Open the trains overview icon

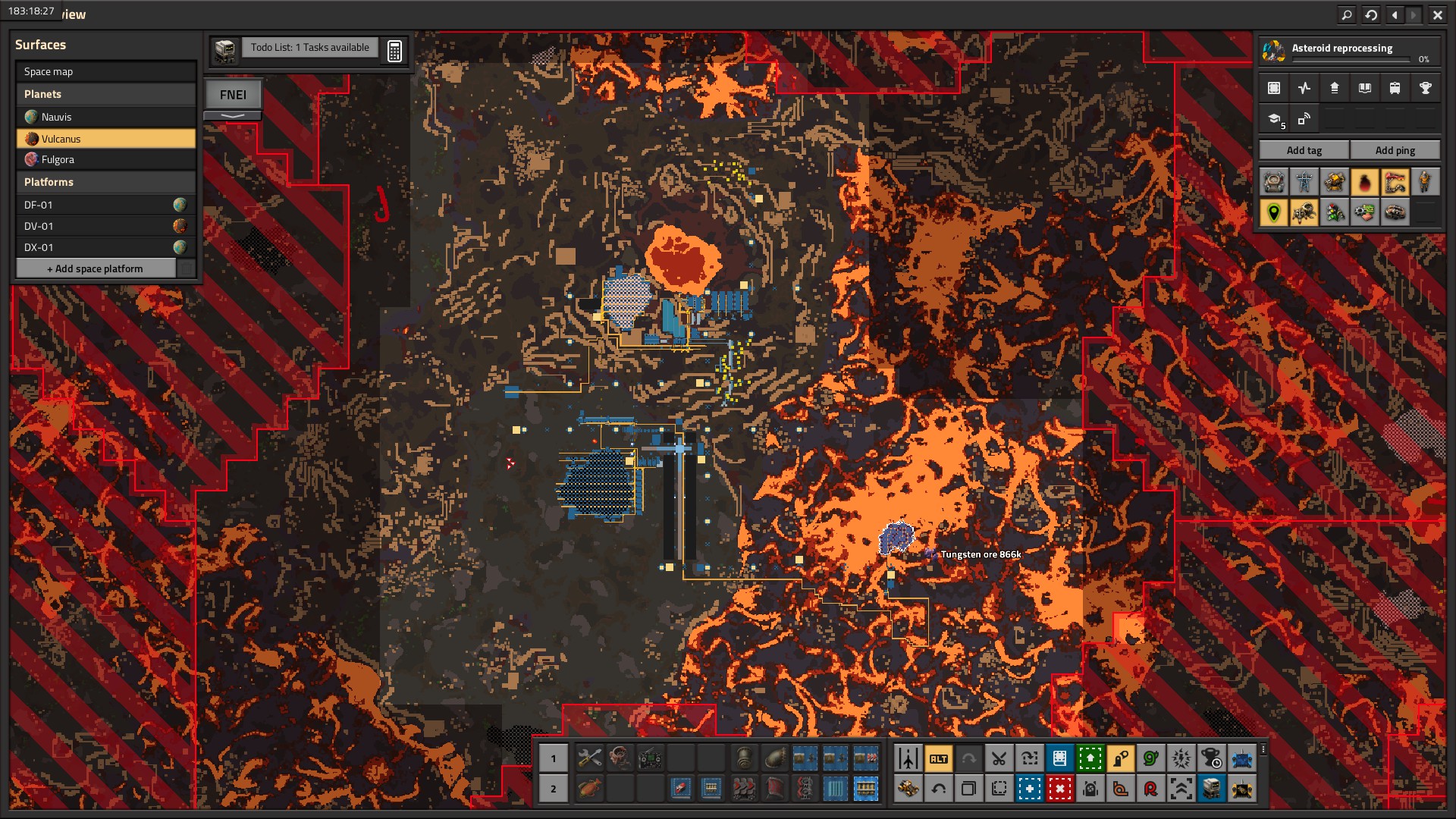(1395, 88)
